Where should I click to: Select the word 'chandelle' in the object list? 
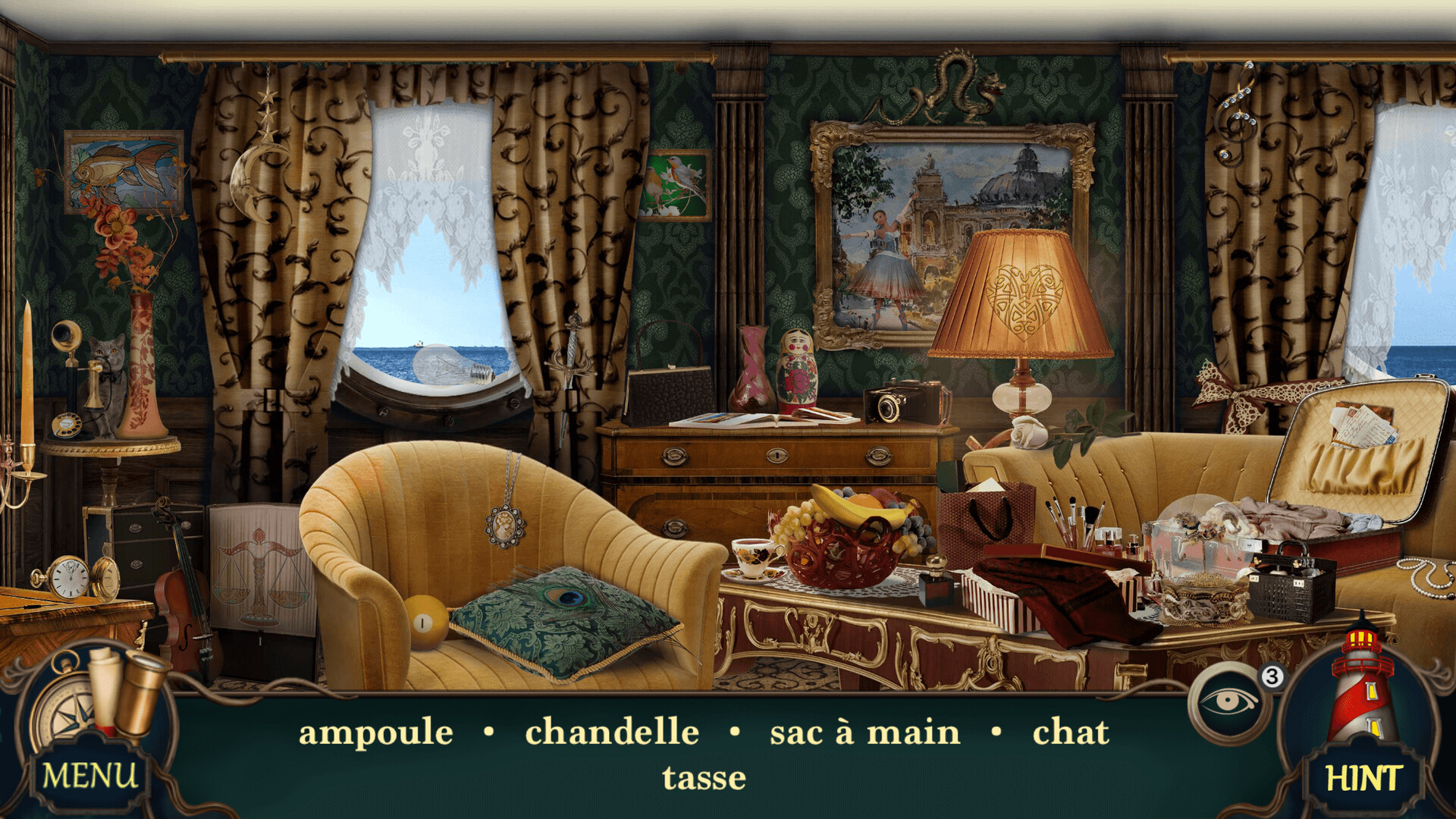(611, 732)
